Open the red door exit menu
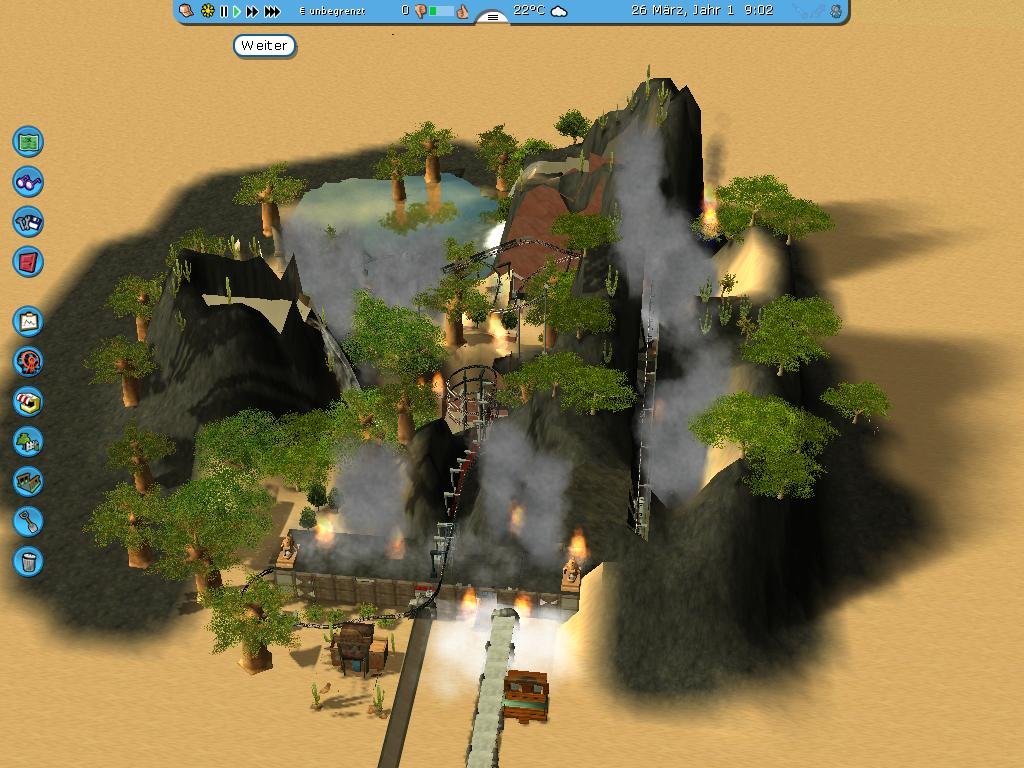This screenshot has width=1024, height=768. click(x=28, y=262)
